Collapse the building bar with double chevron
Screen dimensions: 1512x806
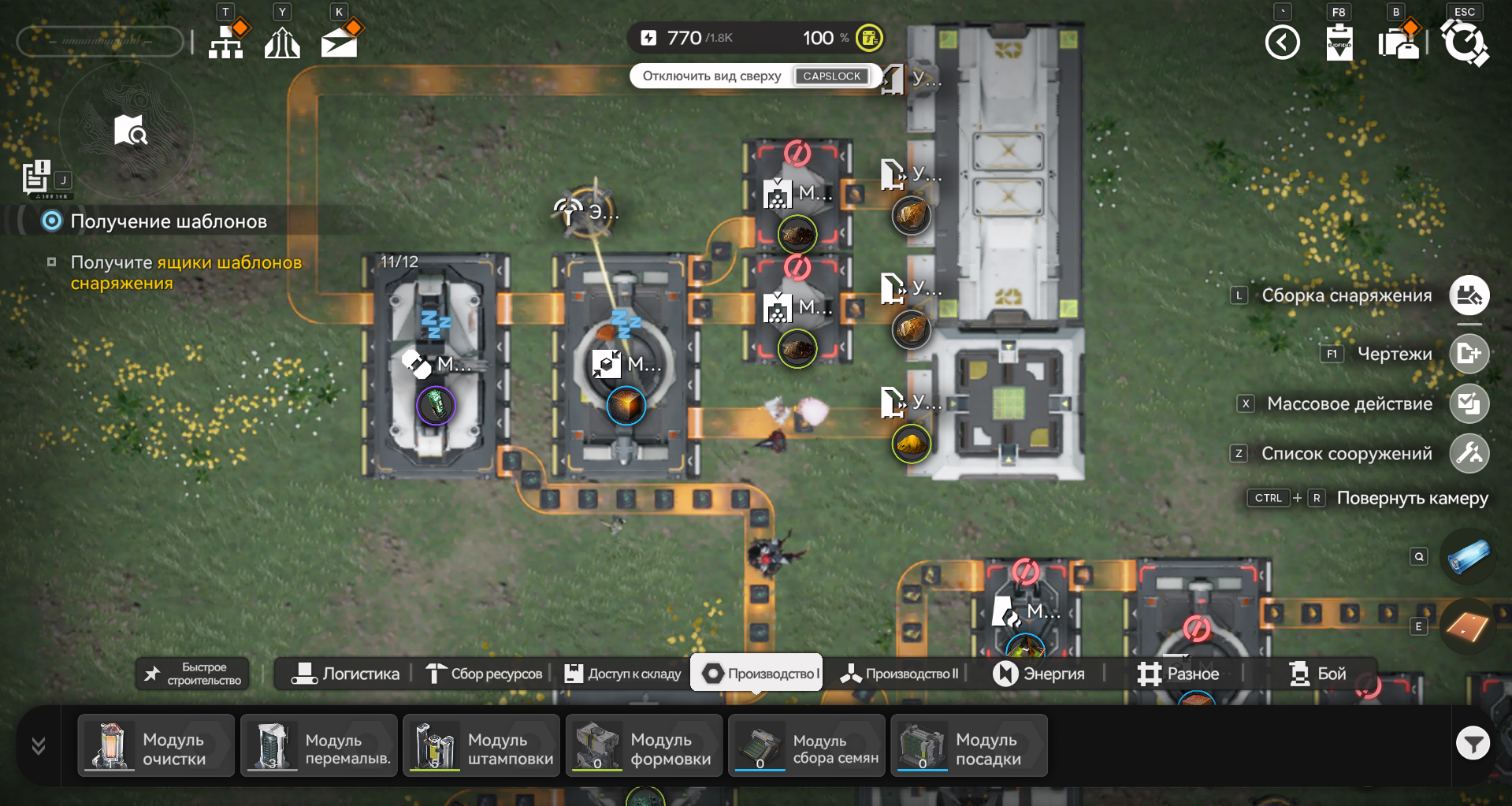point(38,745)
